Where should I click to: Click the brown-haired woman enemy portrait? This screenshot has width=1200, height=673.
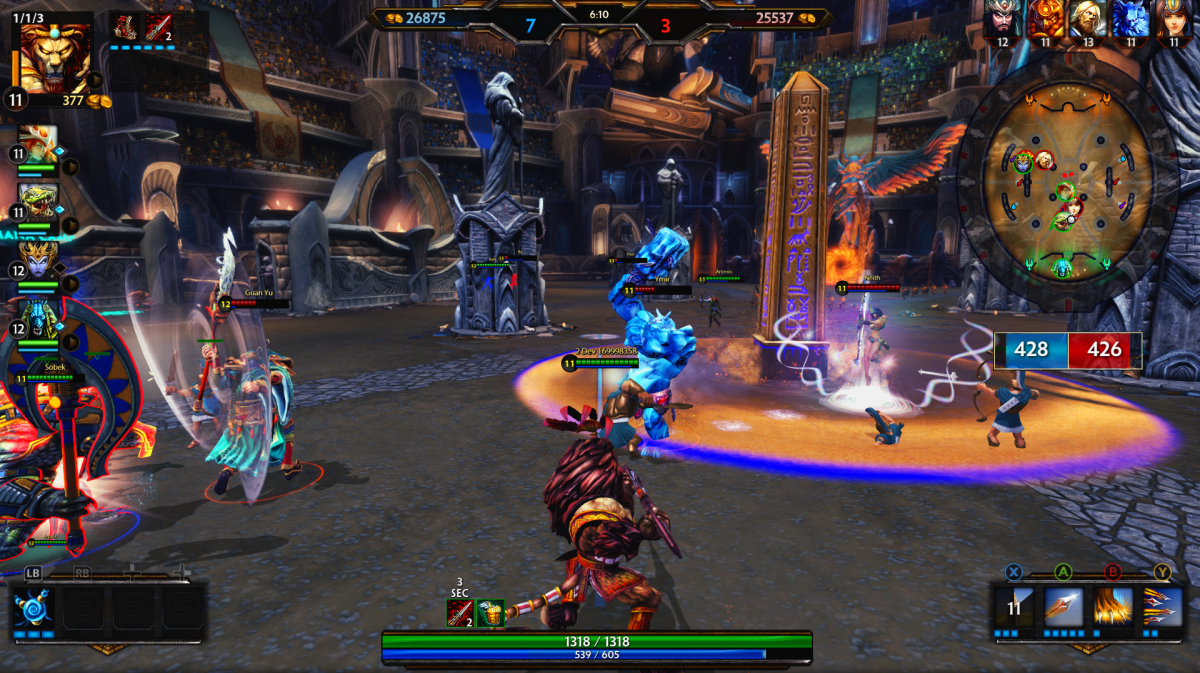[x=1173, y=19]
